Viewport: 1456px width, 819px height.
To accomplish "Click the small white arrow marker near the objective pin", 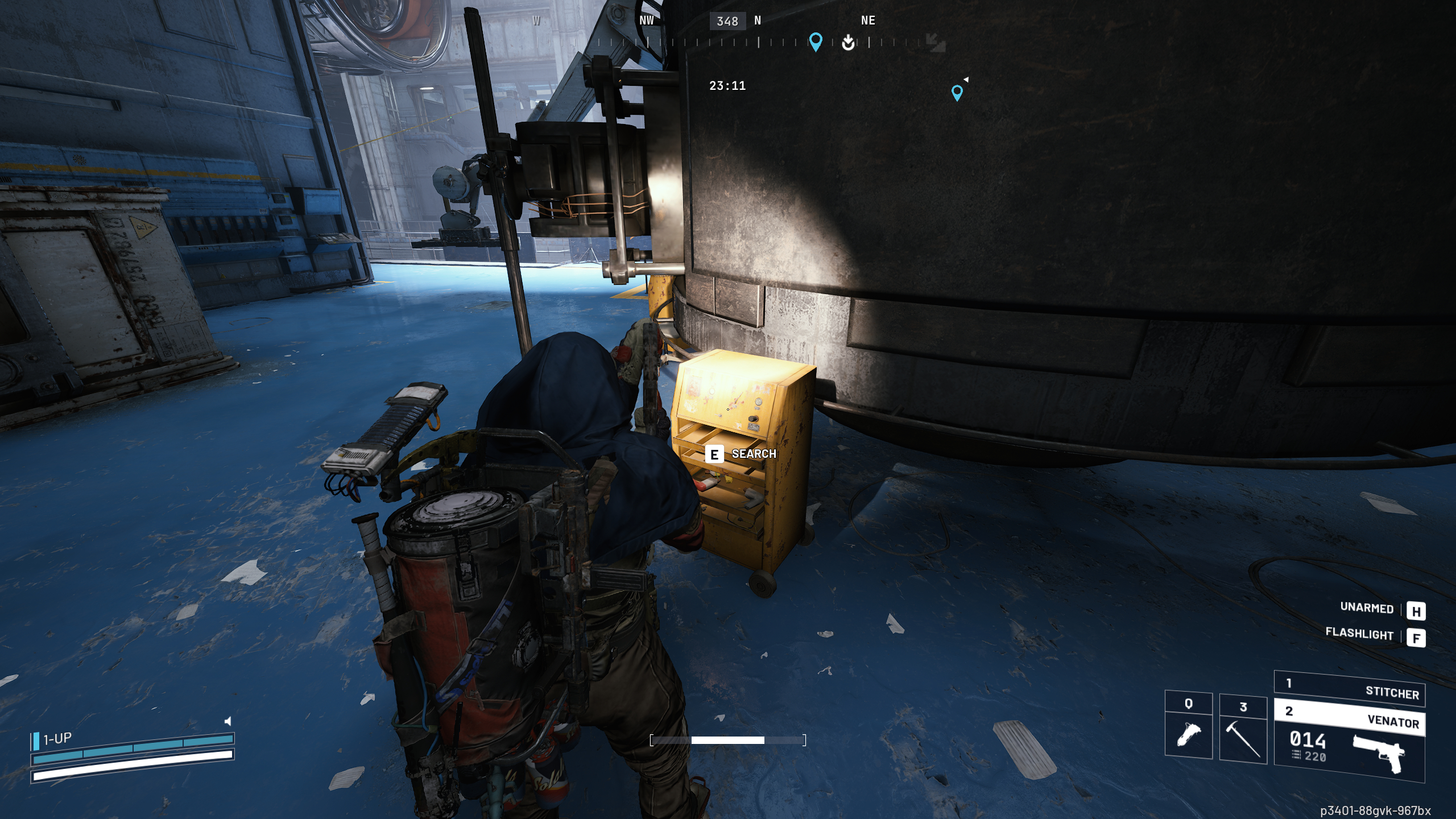I will point(965,80).
